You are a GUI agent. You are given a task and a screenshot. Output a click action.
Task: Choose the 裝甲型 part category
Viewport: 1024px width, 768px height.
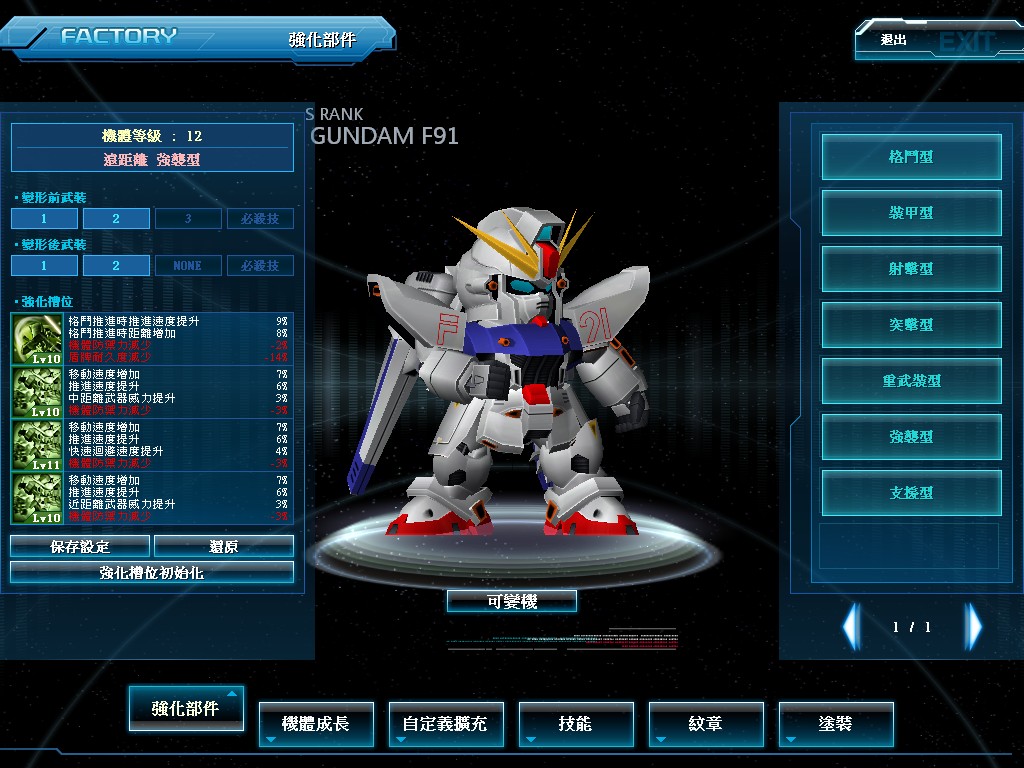[911, 213]
